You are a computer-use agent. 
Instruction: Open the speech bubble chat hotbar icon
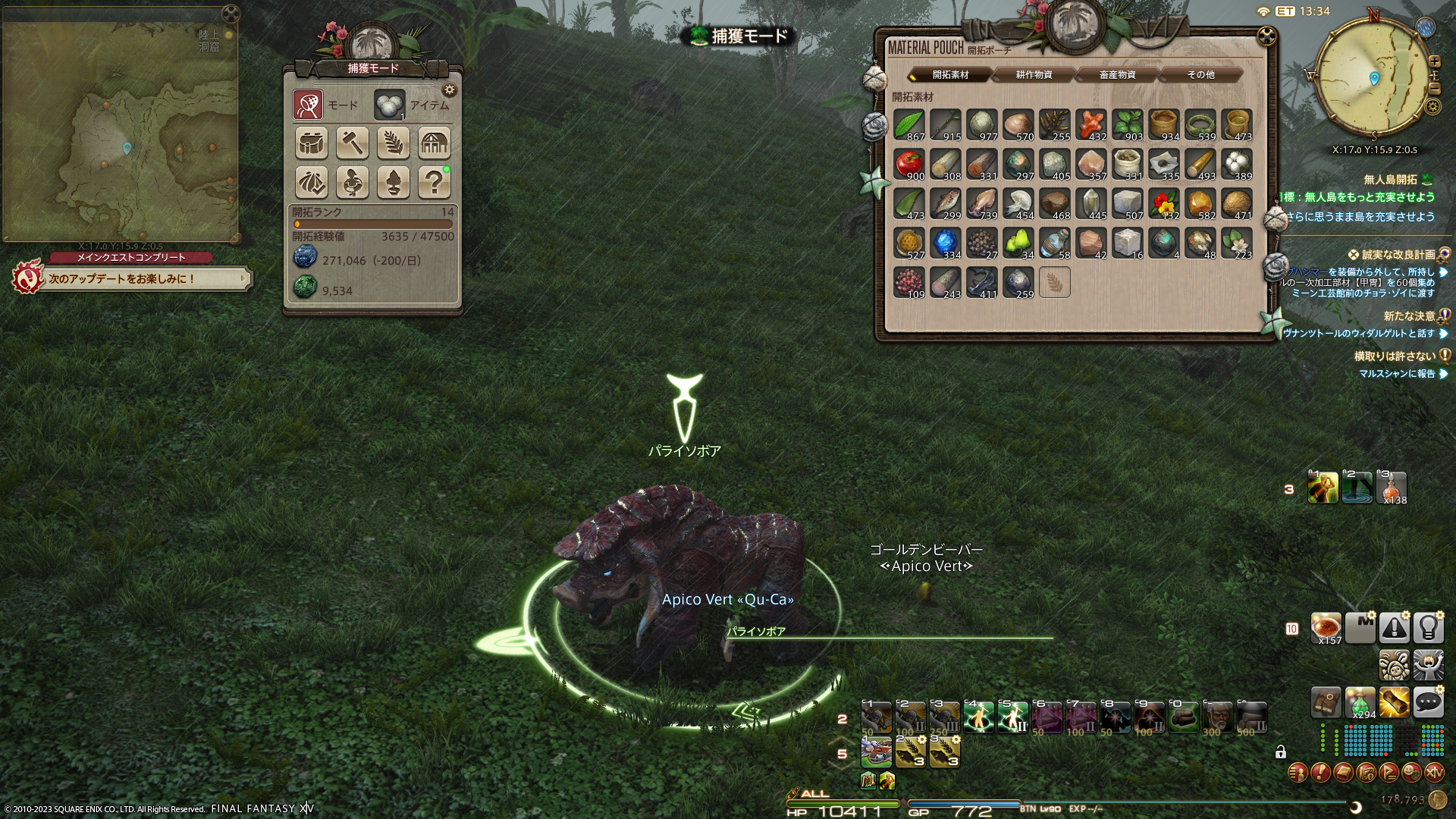click(1428, 703)
